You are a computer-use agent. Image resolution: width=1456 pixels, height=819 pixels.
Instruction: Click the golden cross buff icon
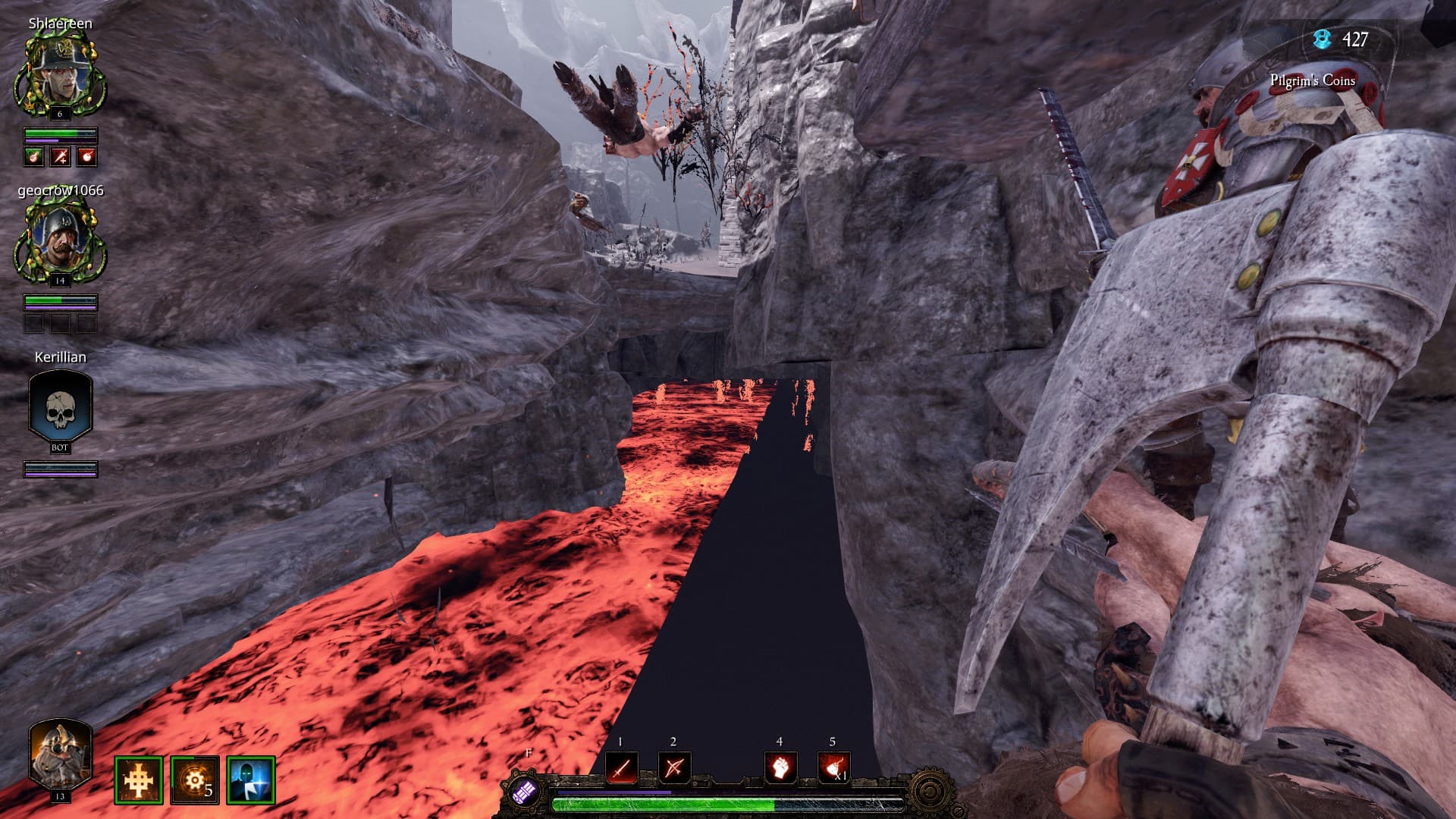[139, 780]
